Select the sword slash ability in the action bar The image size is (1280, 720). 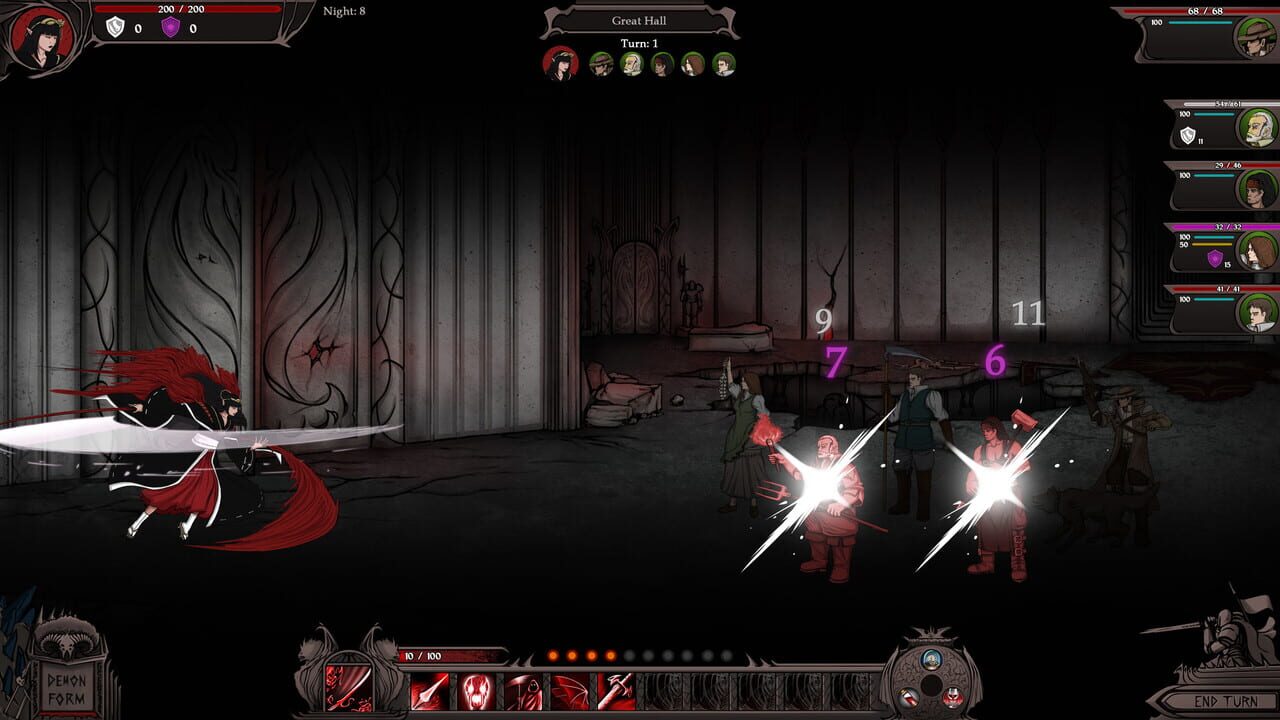(x=347, y=687)
